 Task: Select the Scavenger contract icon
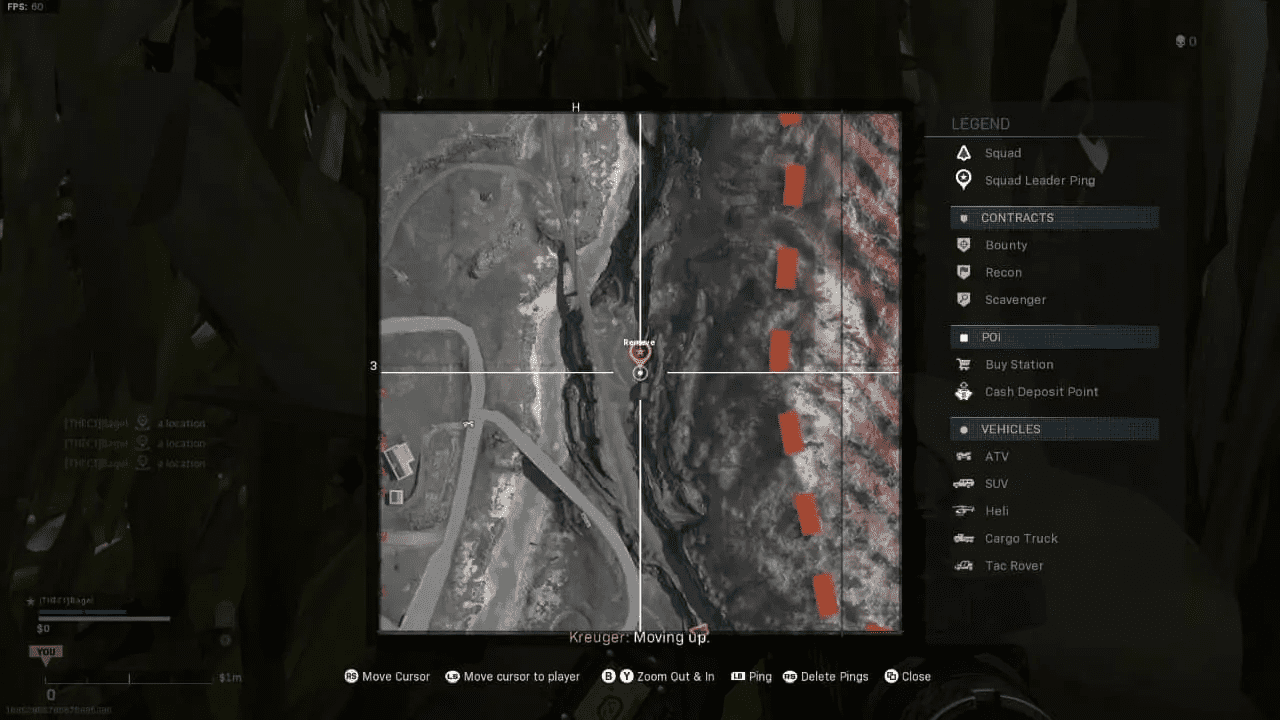[963, 299]
